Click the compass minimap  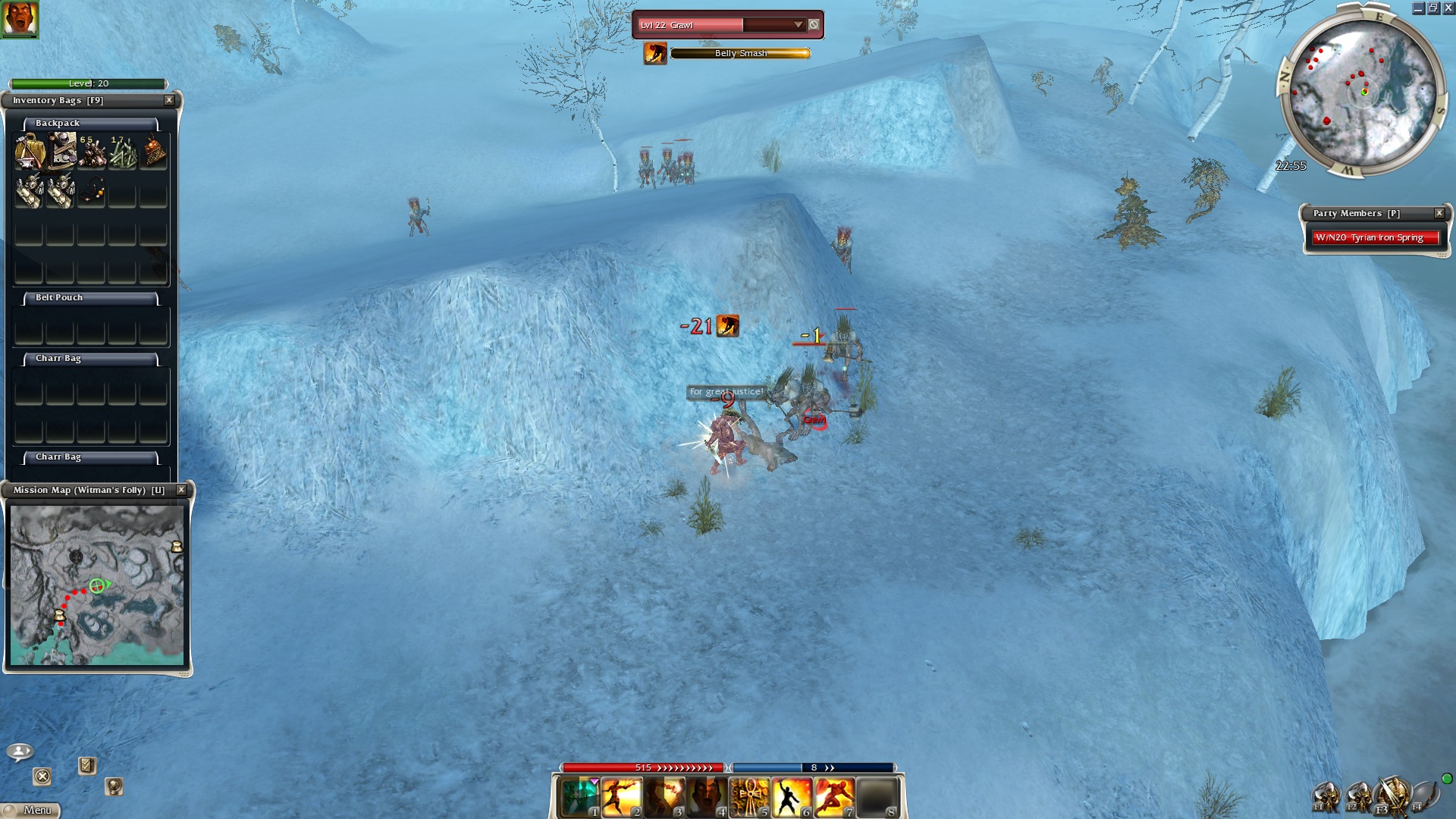point(1363,93)
